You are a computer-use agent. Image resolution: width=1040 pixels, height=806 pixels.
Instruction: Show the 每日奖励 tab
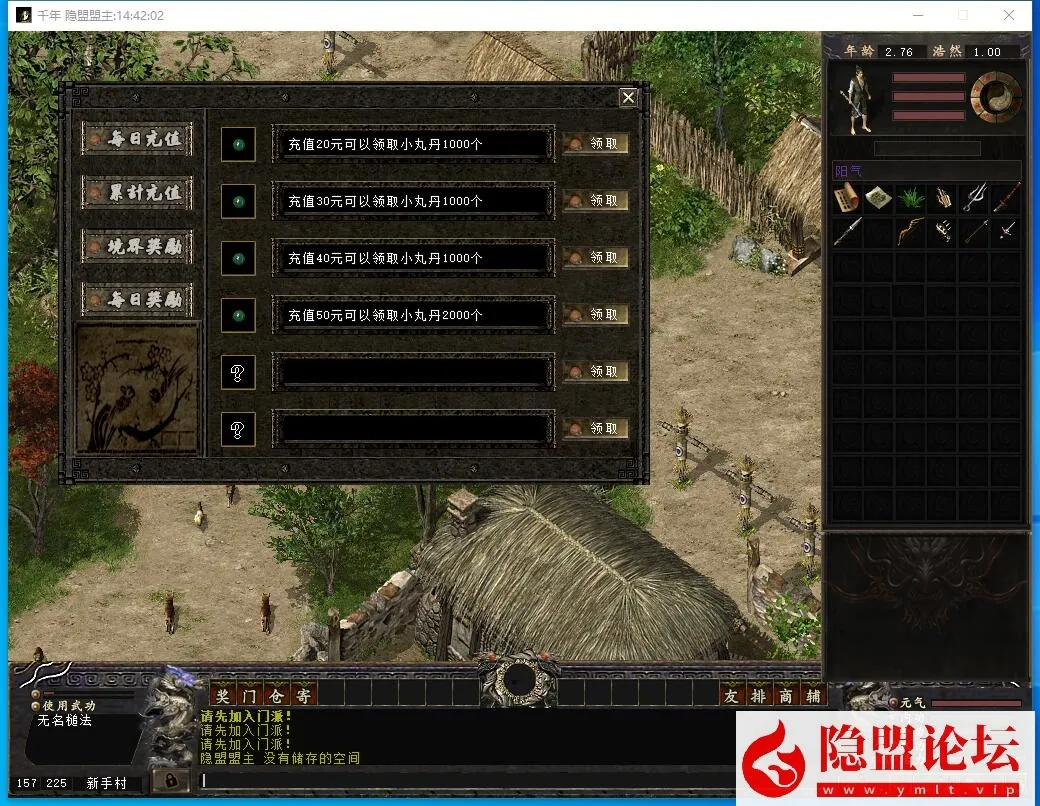coord(137,299)
